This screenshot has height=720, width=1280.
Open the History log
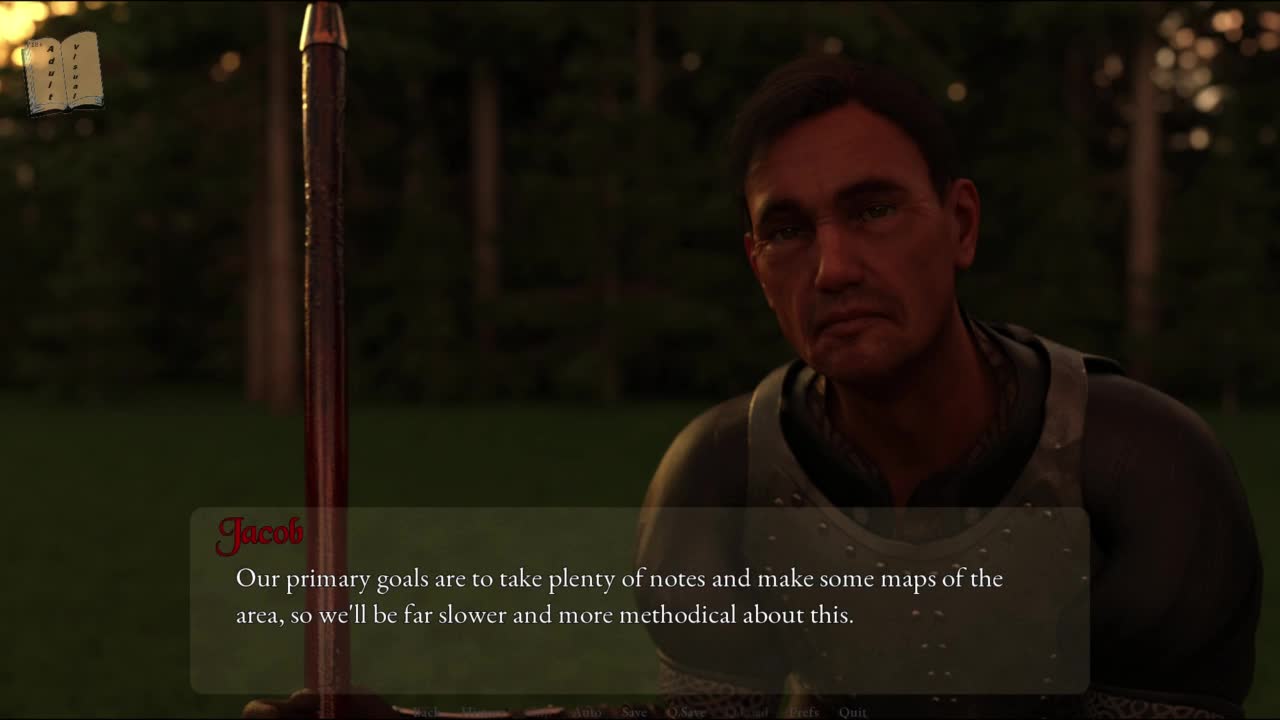point(482,712)
